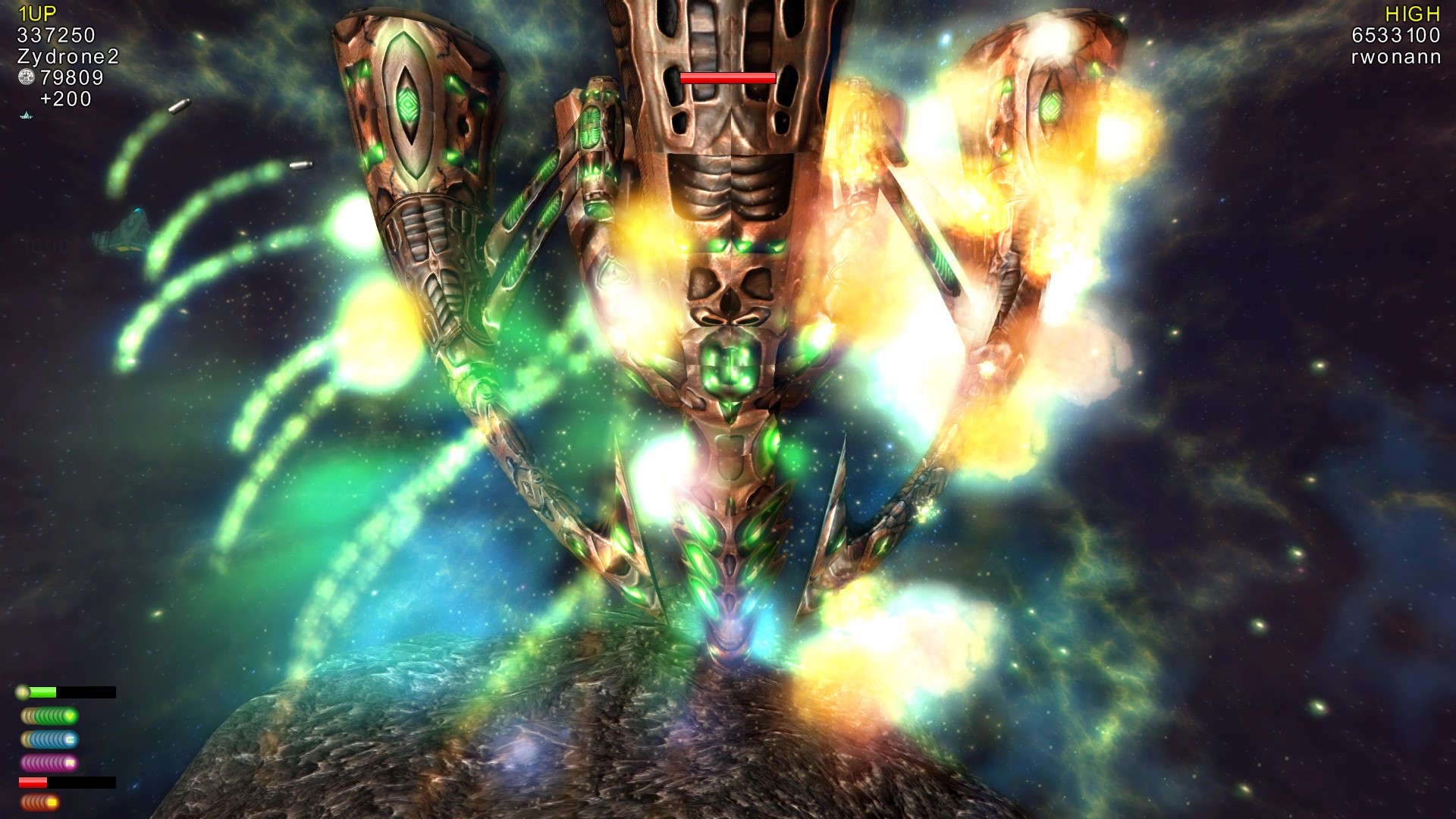Select the 1UP label
This screenshot has height=819, width=1456.
[x=38, y=11]
